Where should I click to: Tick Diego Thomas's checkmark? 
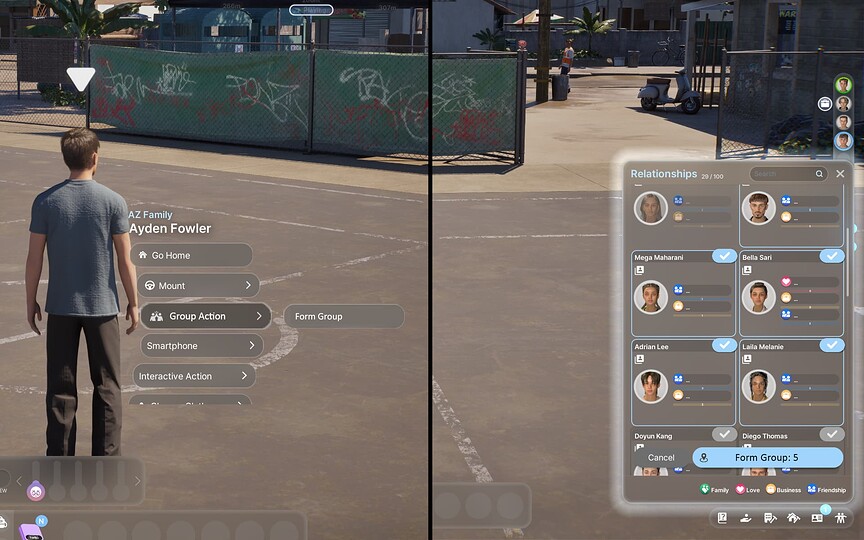832,434
